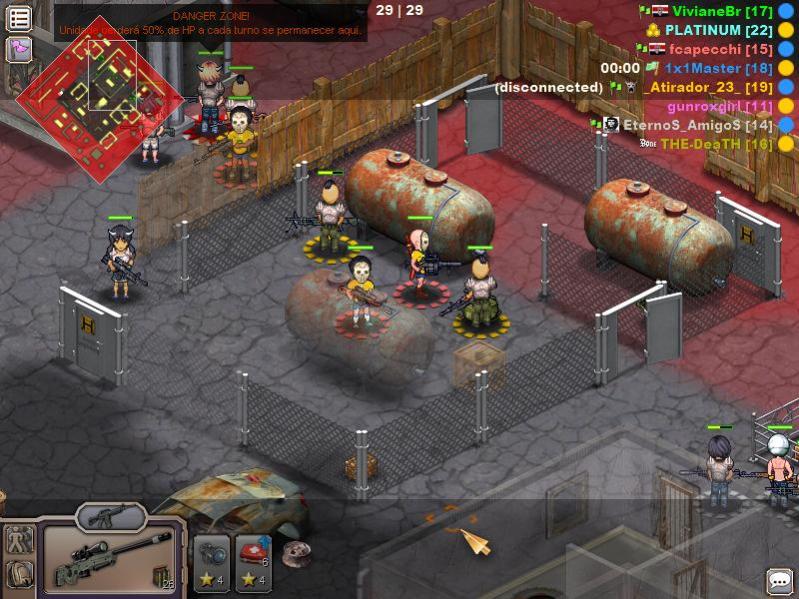Use the grenade item slot

pyautogui.click(x=212, y=564)
